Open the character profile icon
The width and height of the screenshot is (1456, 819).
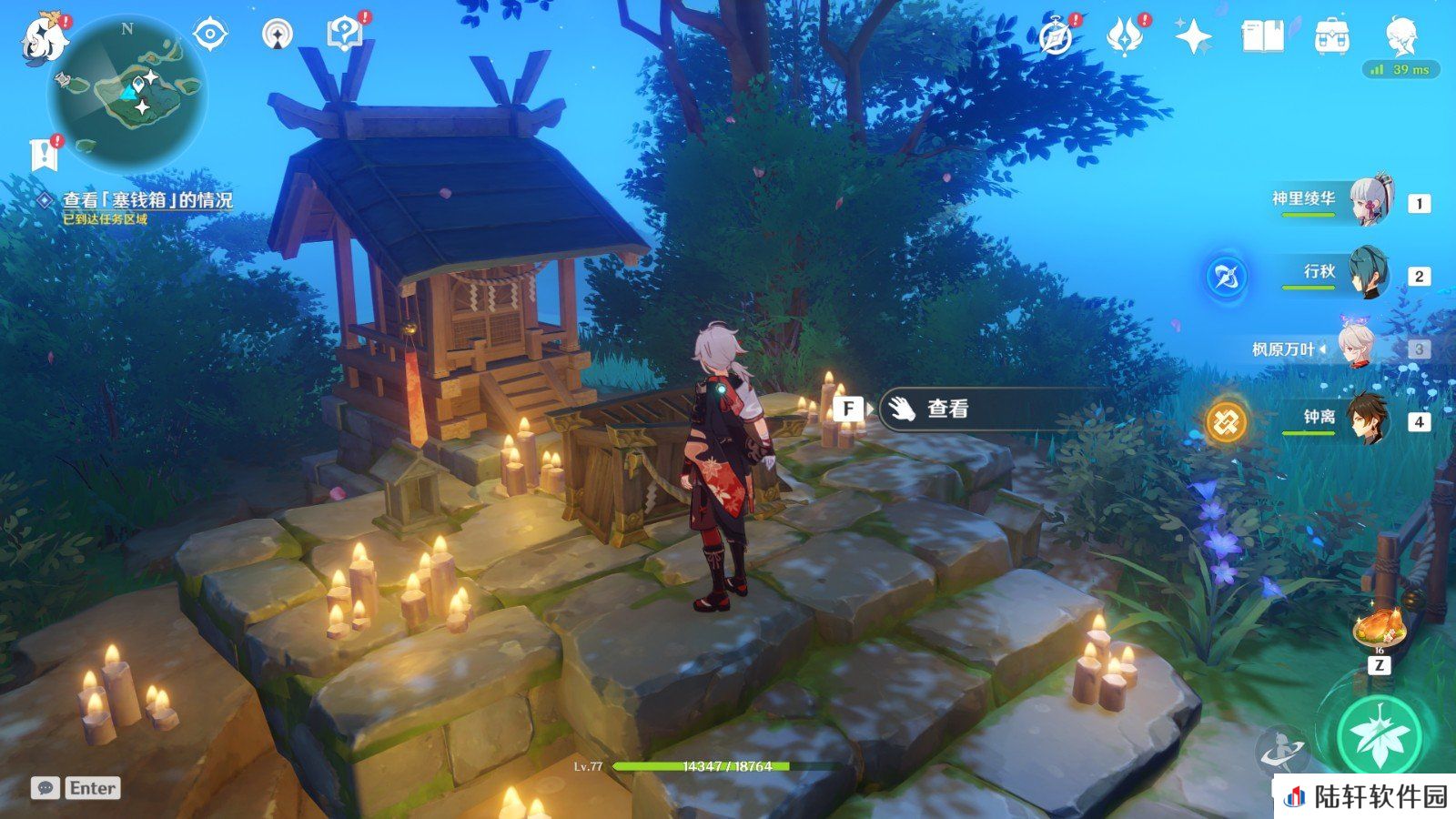(x=1400, y=38)
